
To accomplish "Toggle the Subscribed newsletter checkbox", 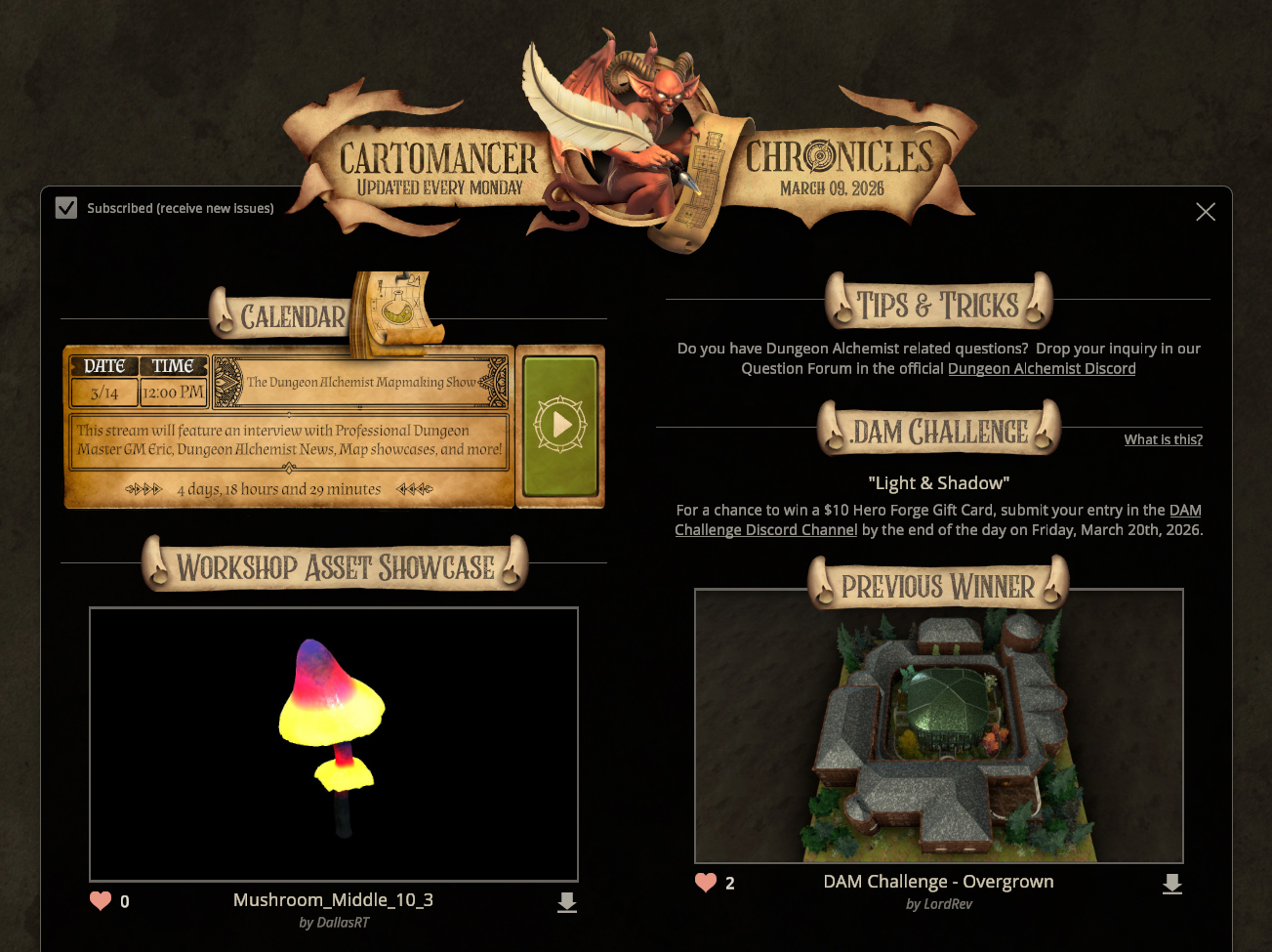I will [66, 208].
